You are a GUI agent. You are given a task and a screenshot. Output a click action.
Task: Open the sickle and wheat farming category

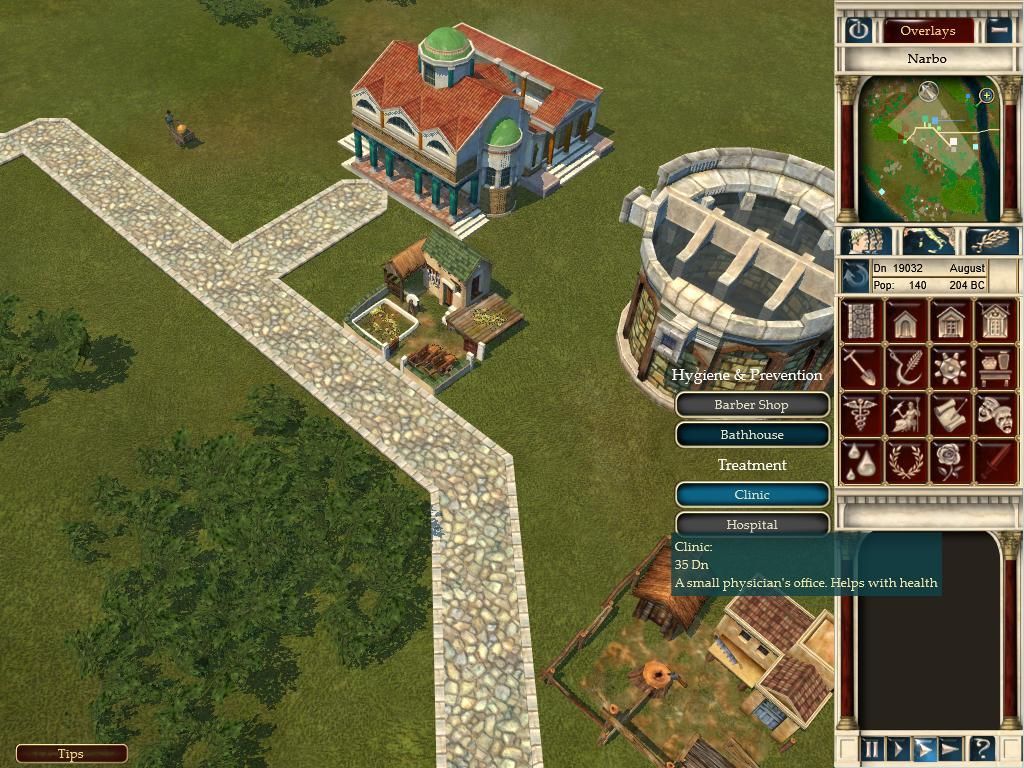click(906, 368)
